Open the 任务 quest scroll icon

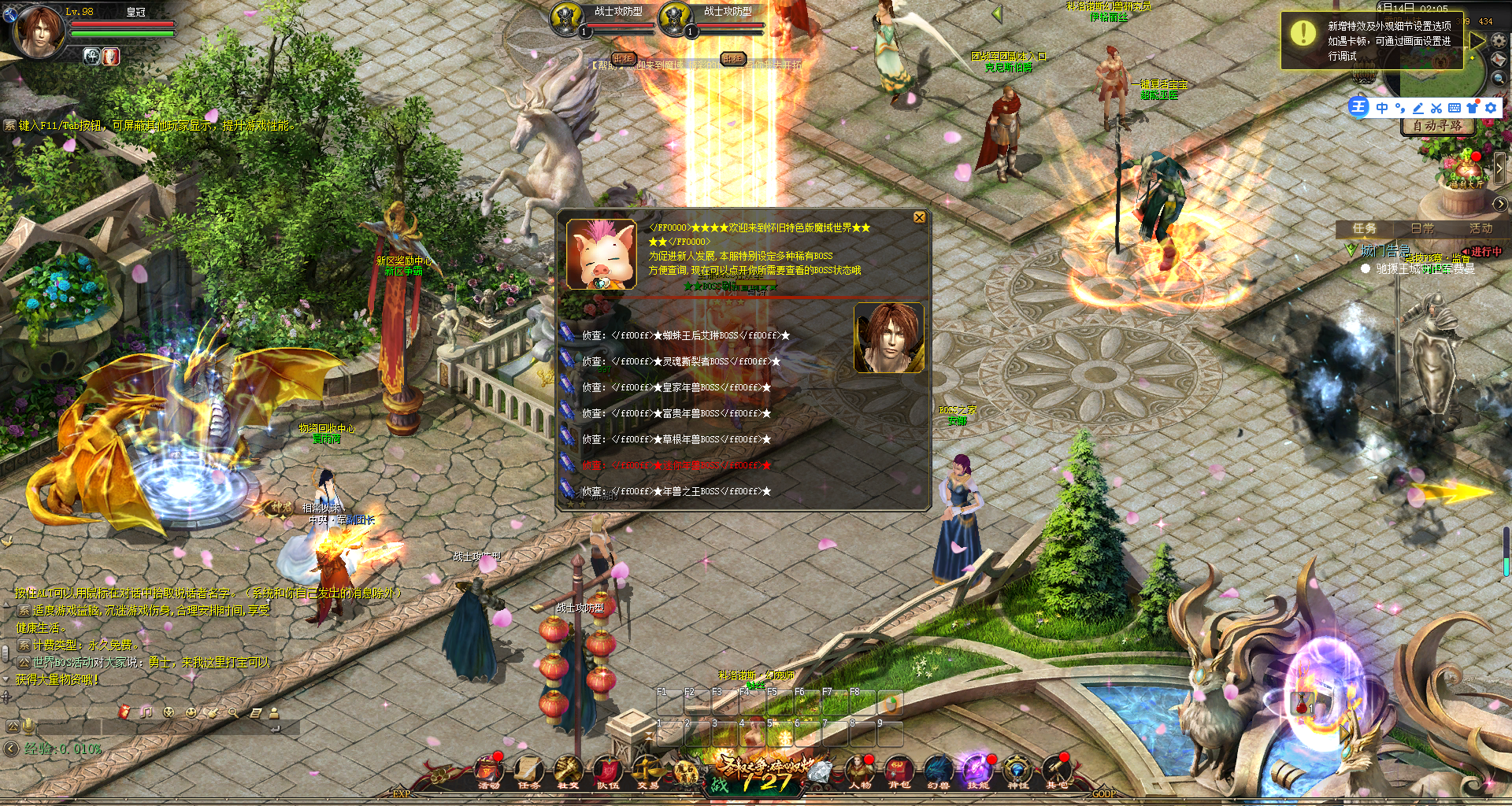coord(528,771)
